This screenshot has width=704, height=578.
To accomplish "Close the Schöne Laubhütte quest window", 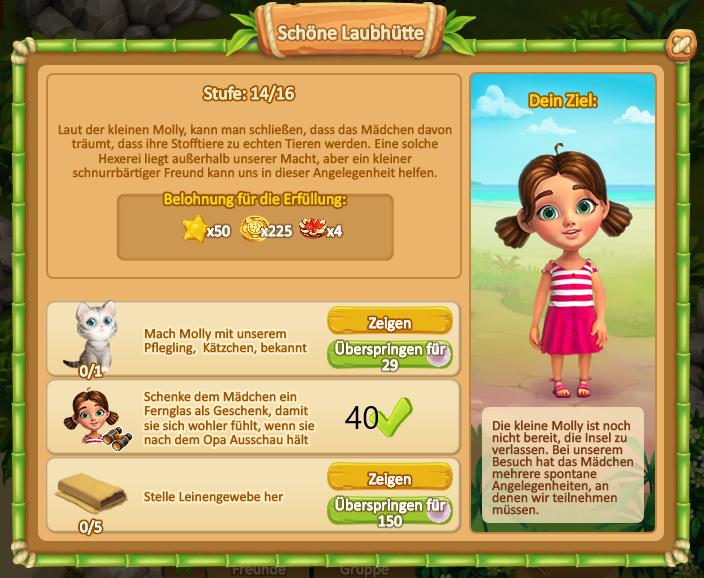I will click(x=680, y=44).
